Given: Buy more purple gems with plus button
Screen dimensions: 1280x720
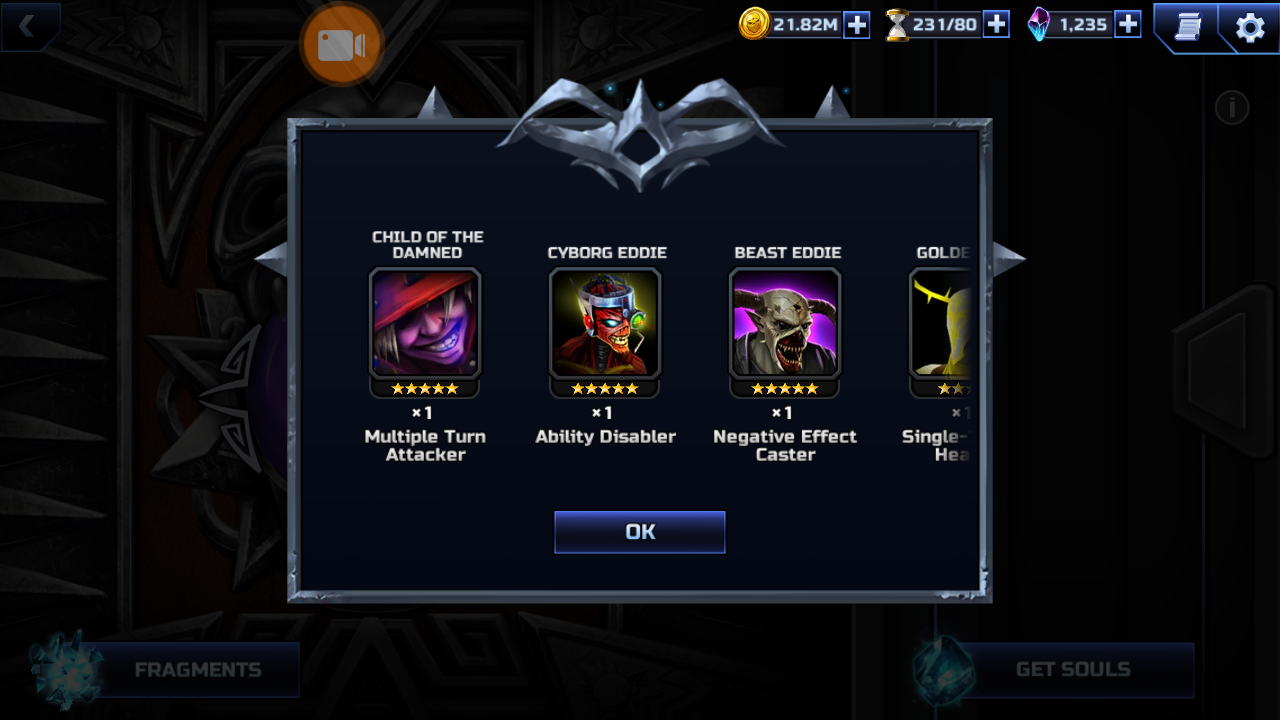Looking at the screenshot, I should tap(1128, 24).
